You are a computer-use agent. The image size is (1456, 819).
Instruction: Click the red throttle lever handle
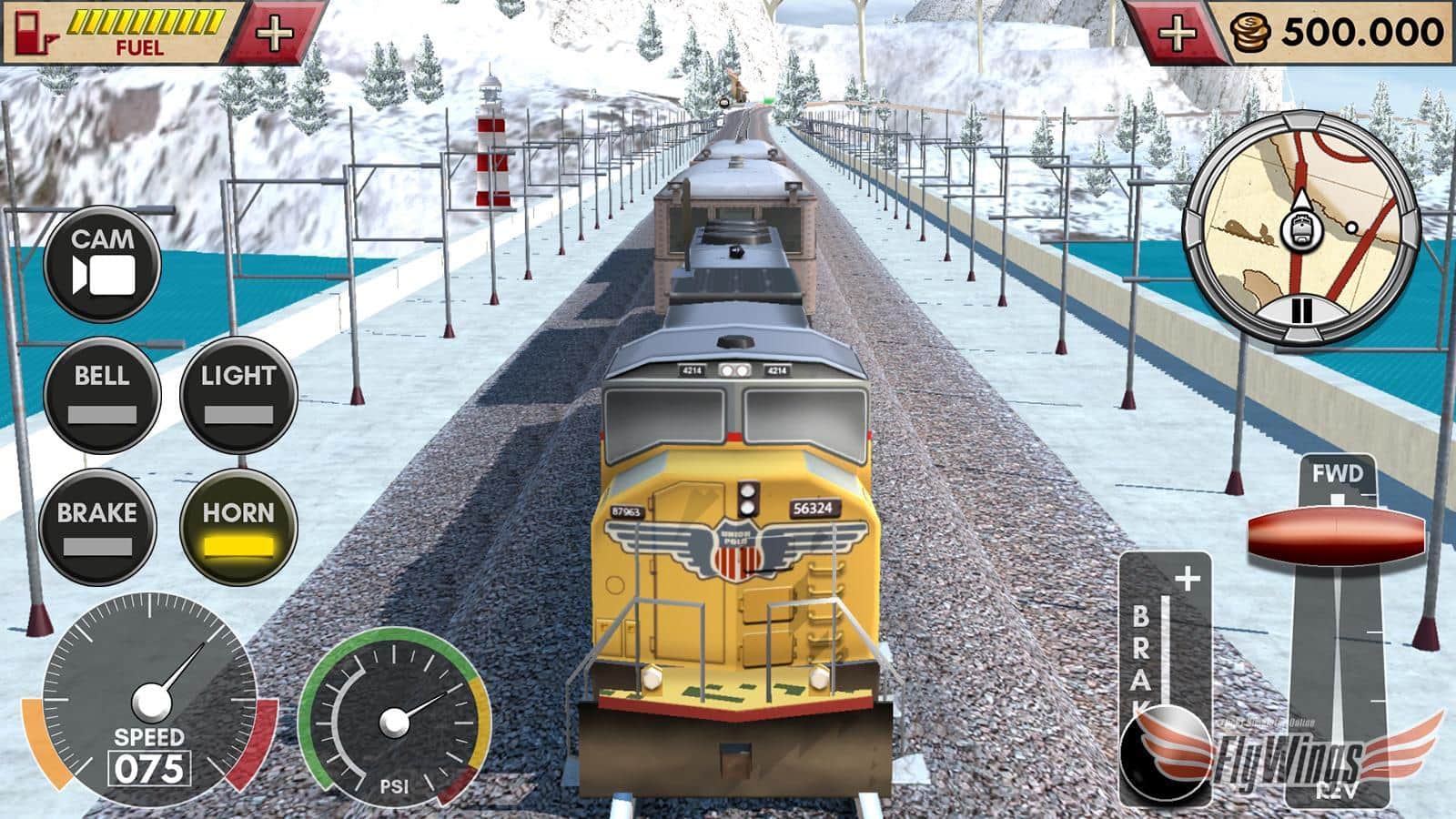pos(1336,534)
